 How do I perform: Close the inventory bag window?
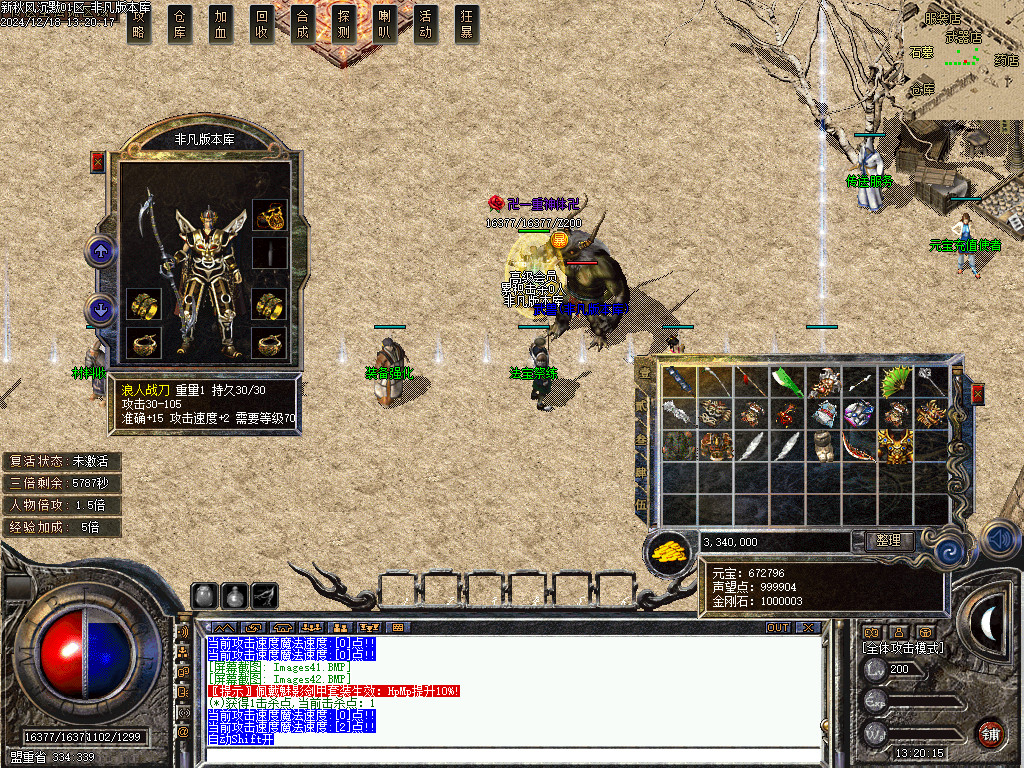(x=978, y=393)
